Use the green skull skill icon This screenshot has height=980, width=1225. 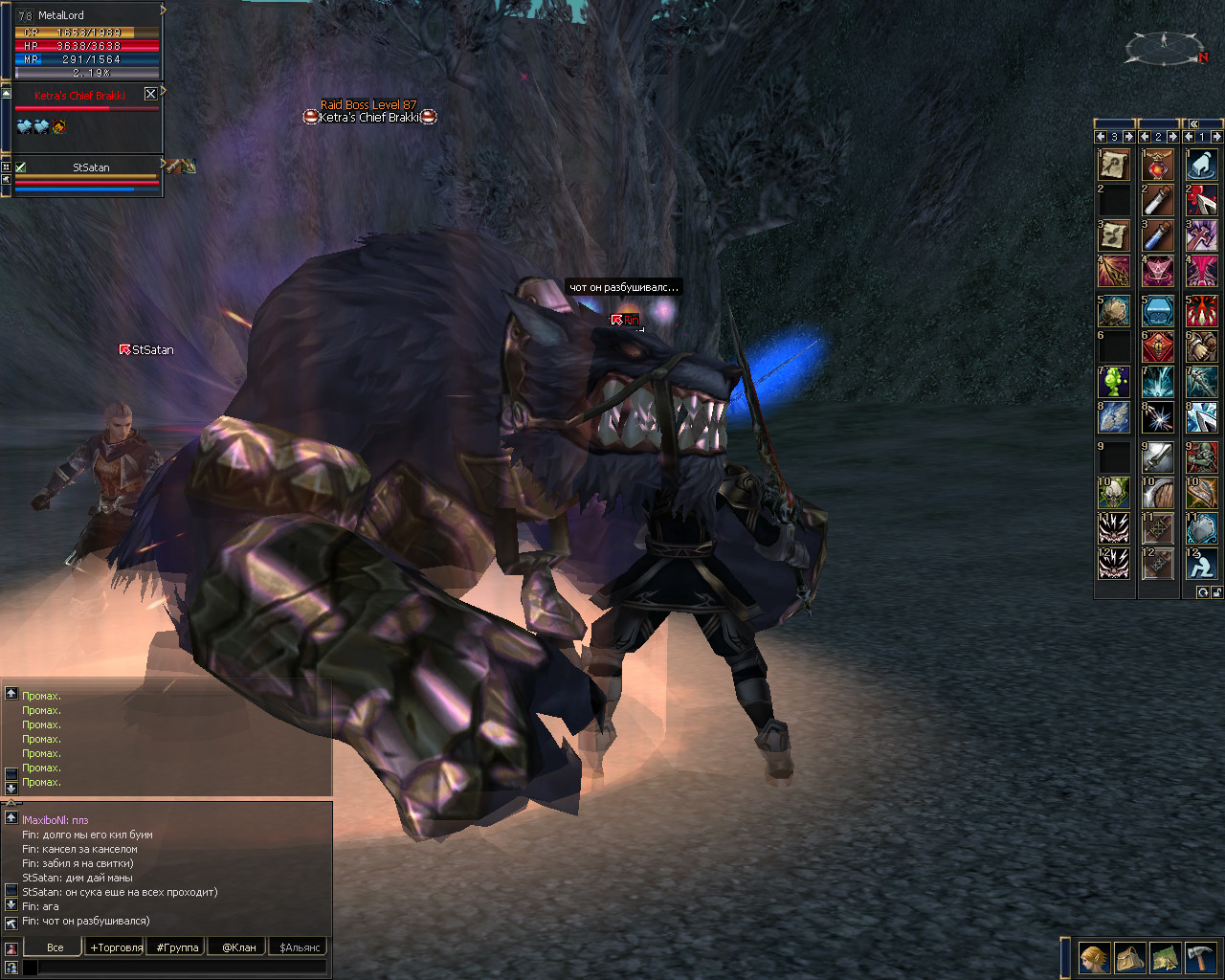(1113, 493)
